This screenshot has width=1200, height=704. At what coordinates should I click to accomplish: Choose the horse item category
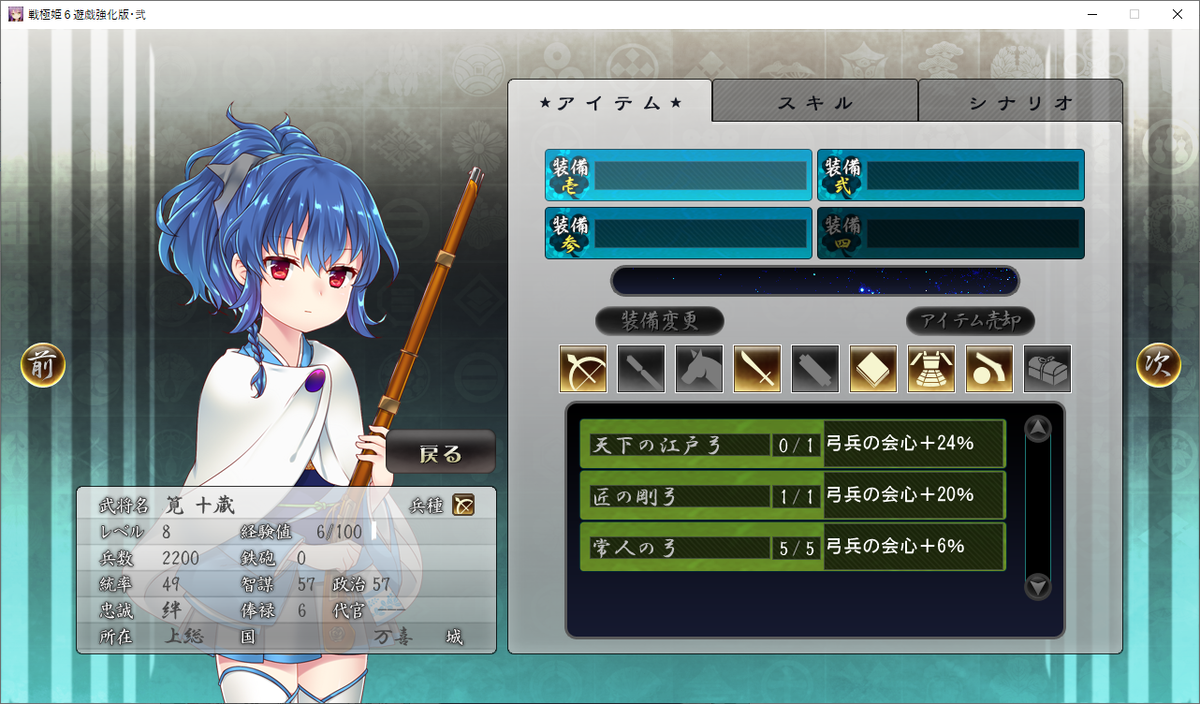pos(699,369)
